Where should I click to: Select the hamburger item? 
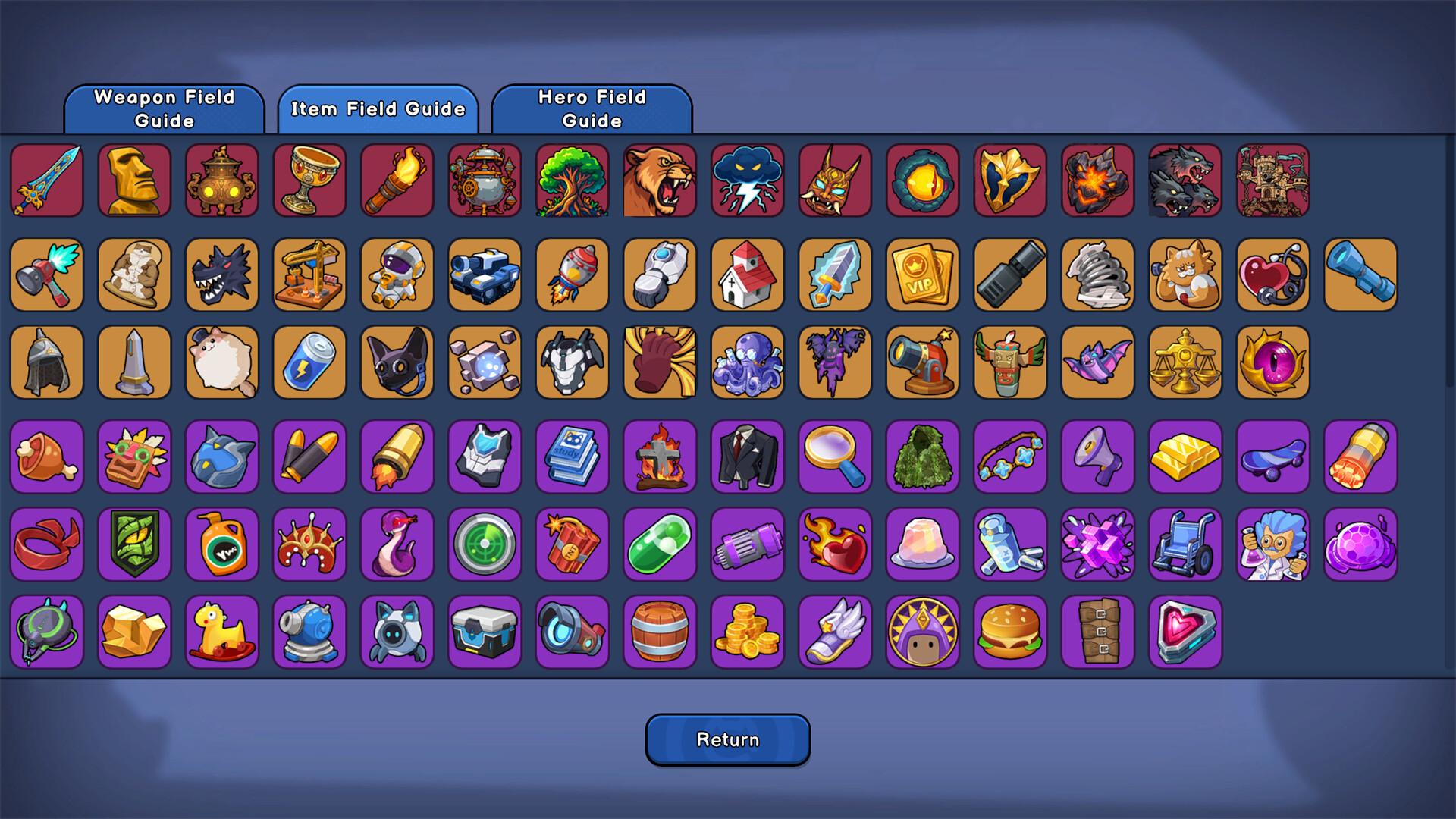(1009, 632)
